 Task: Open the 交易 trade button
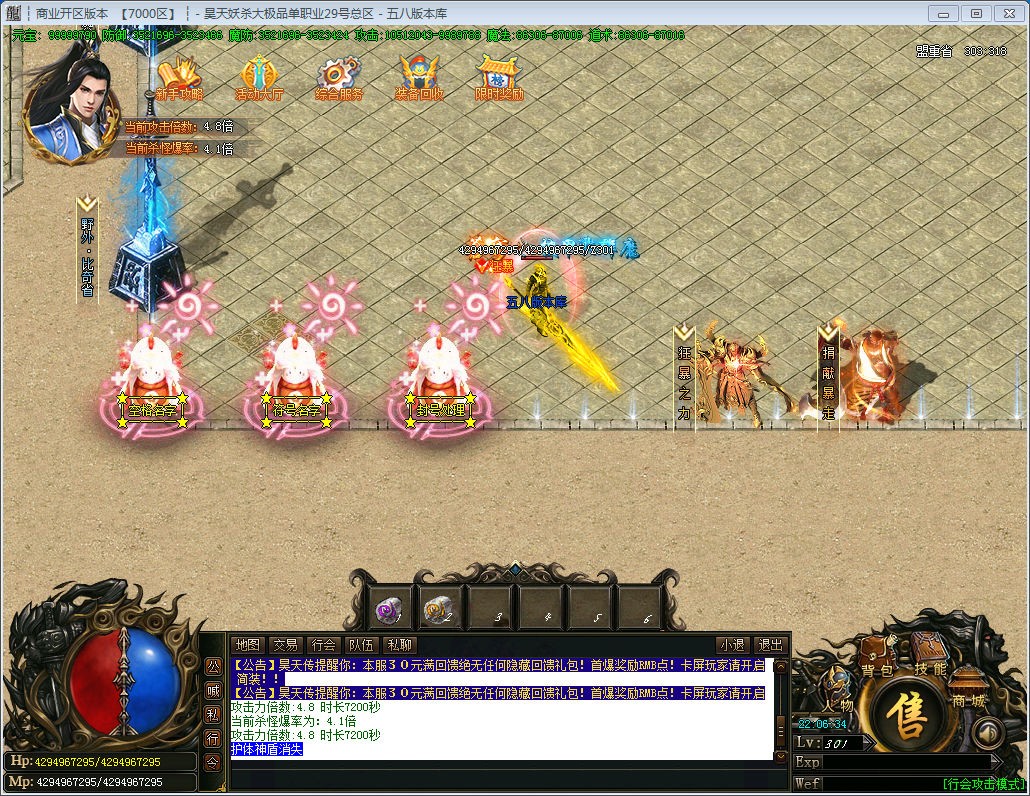(286, 645)
